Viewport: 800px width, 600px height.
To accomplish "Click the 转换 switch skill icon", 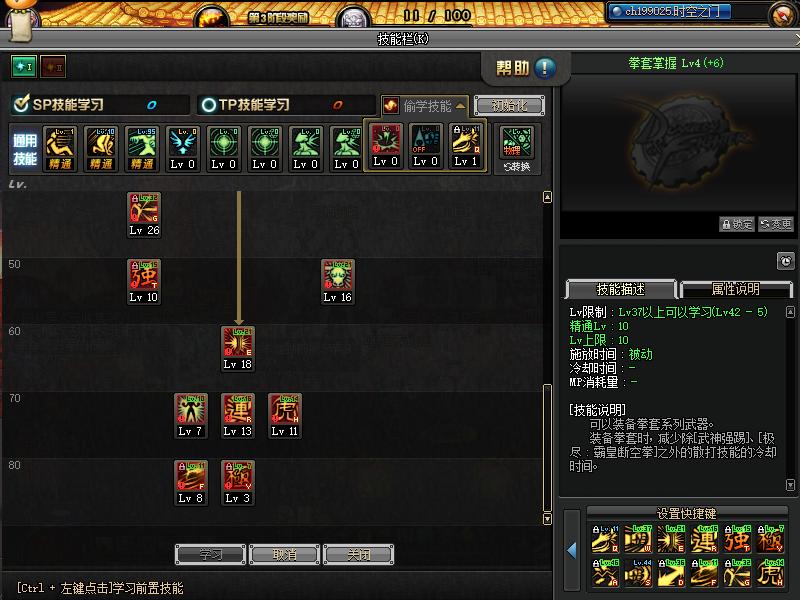I will [517, 144].
